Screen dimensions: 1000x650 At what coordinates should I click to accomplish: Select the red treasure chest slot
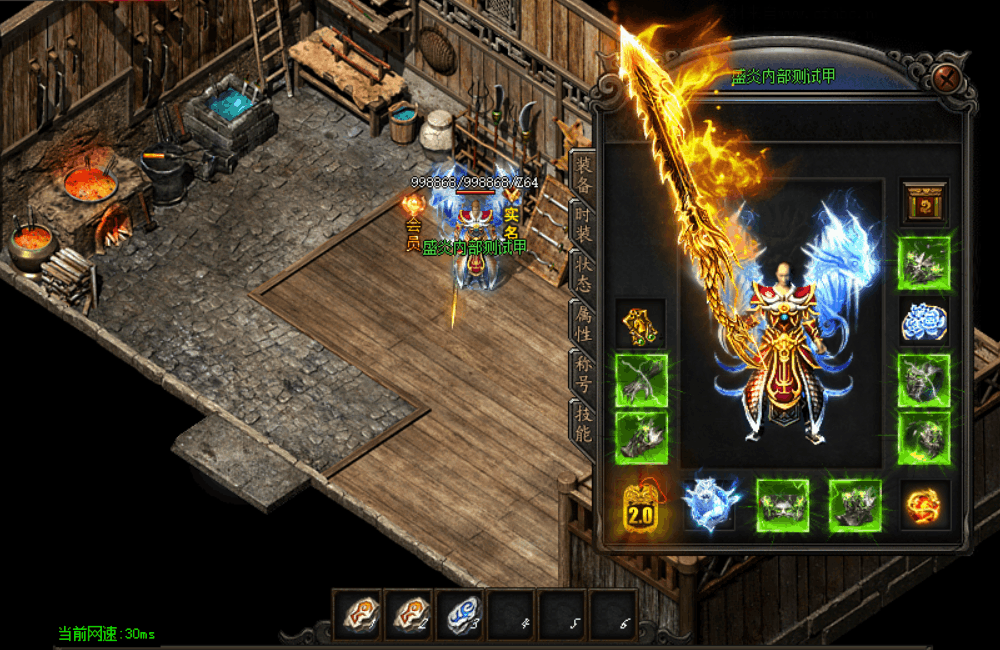coord(923,203)
